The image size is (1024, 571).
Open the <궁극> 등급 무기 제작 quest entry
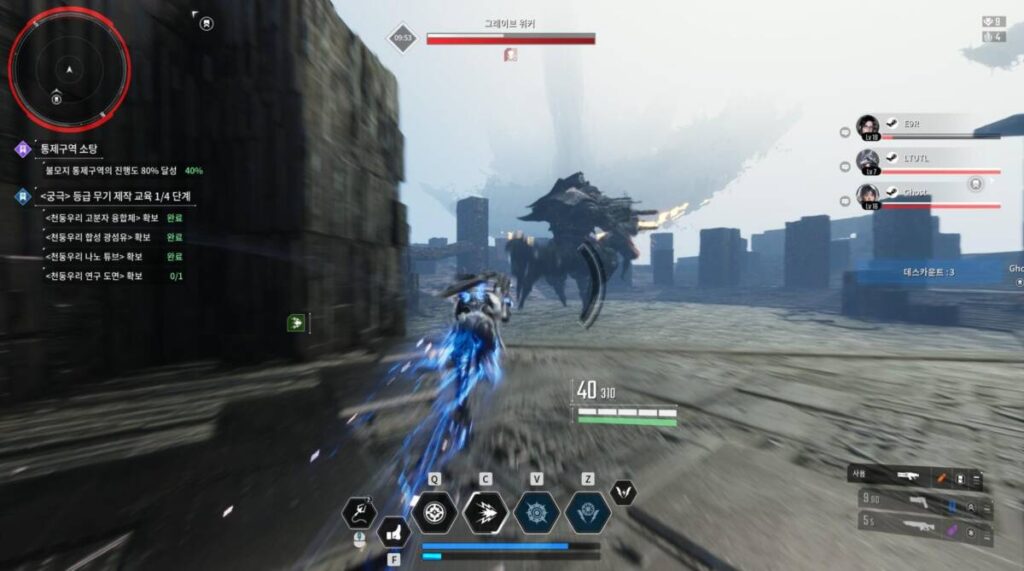pos(115,196)
